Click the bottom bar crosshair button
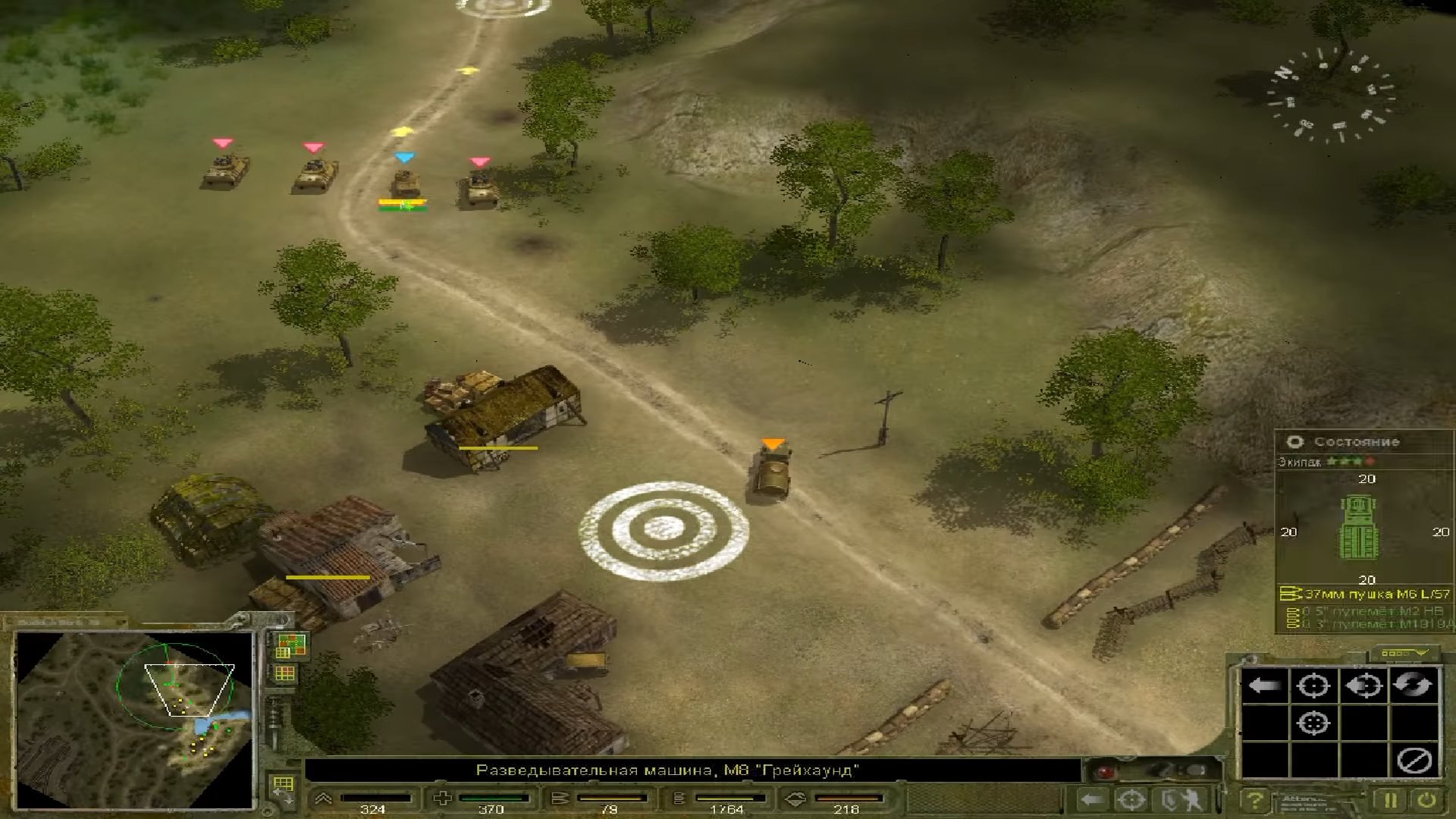 coord(1132,800)
